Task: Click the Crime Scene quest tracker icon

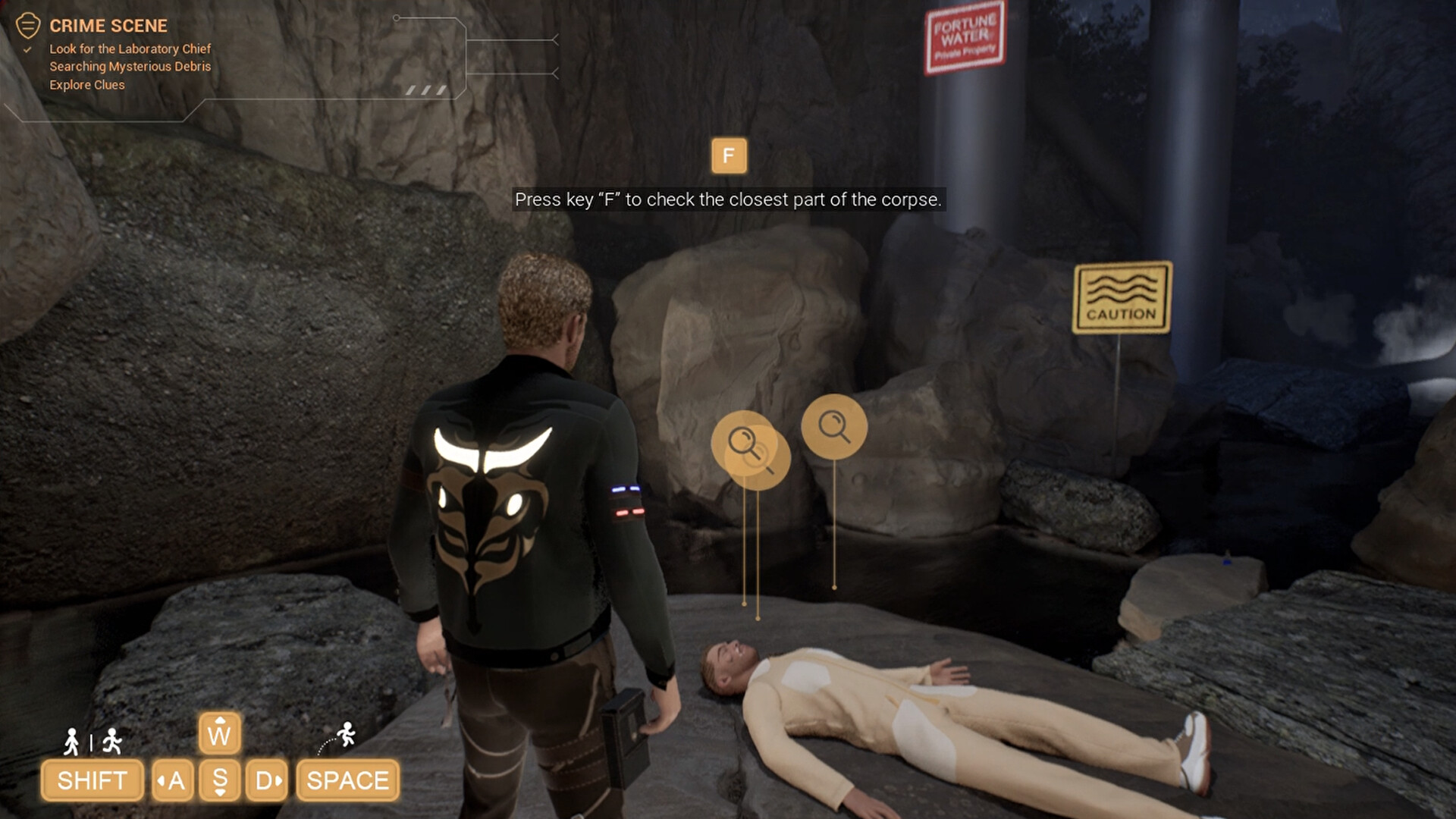Action: (28, 25)
